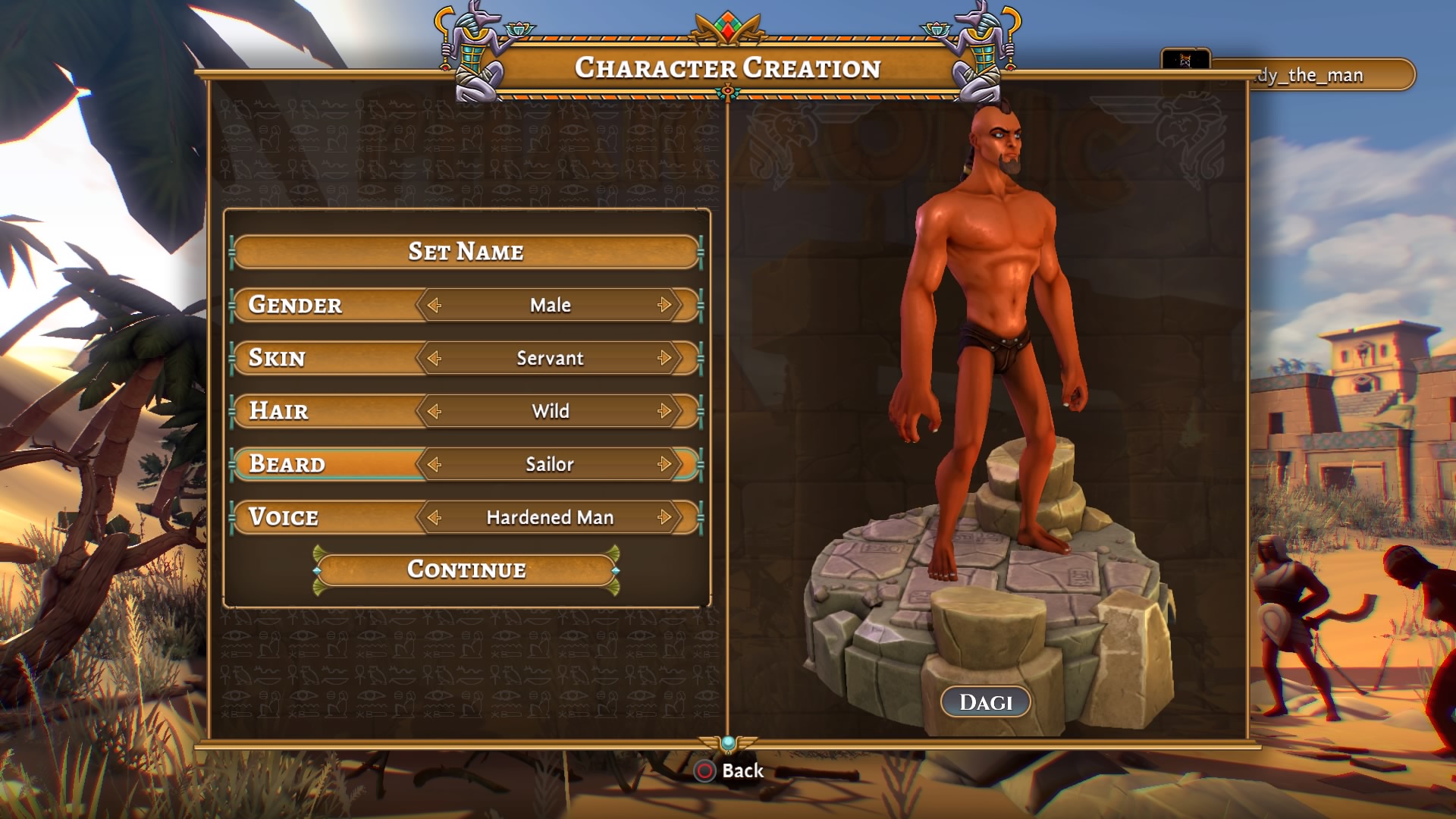
Task: Advance Gender to the next option
Action: [x=665, y=305]
